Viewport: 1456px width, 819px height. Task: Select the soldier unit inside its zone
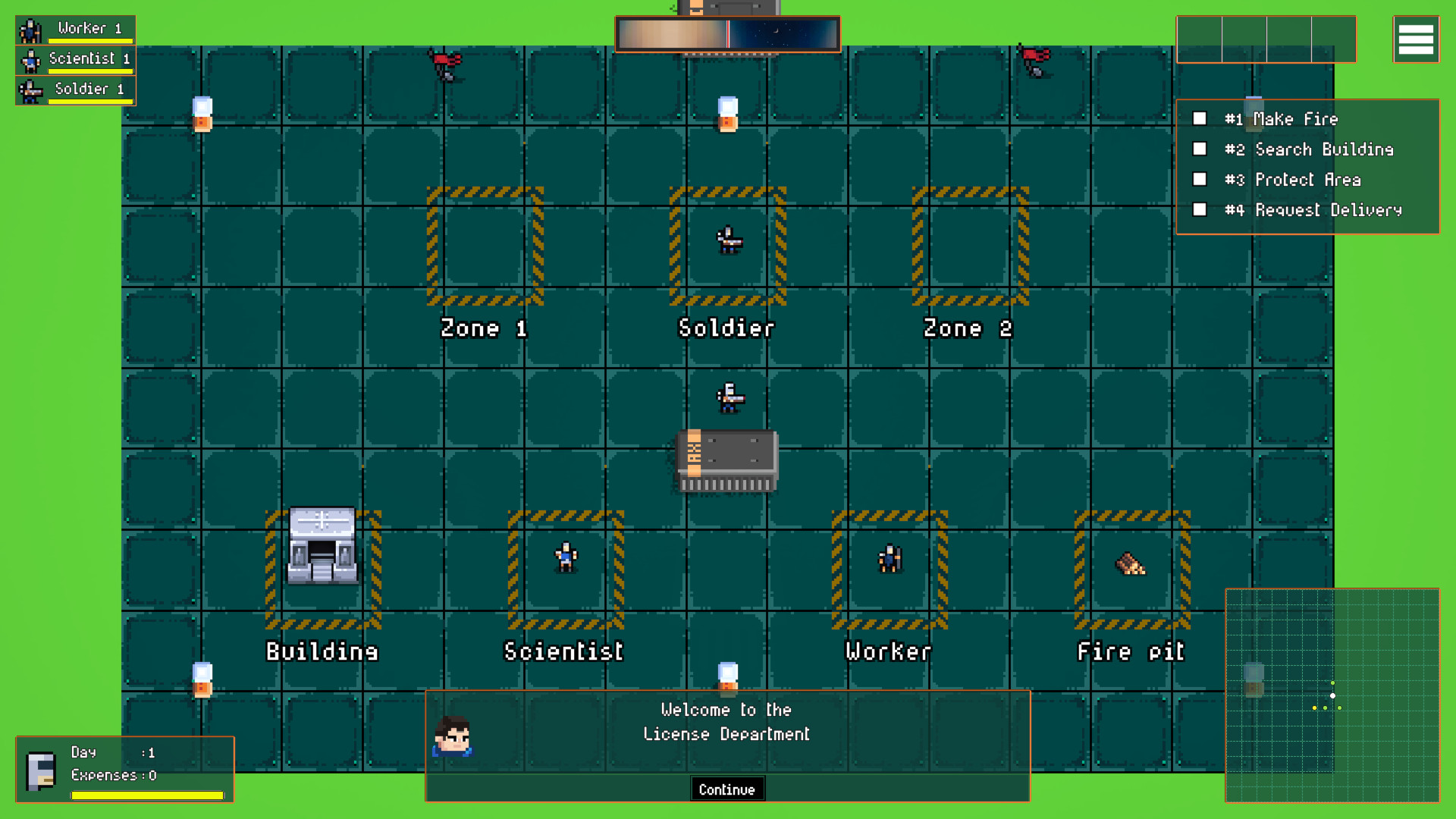[727, 241]
